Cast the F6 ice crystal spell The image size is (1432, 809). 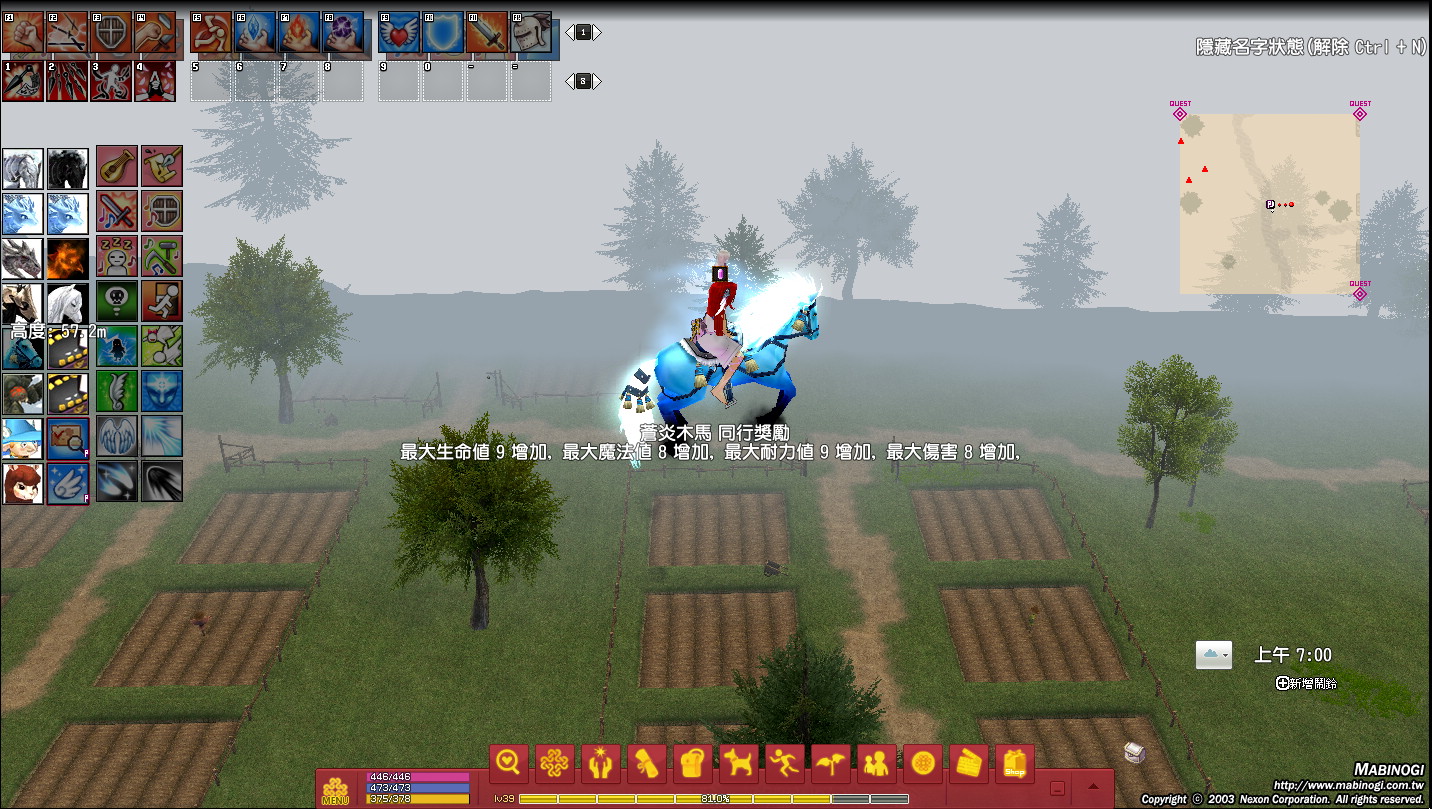[255, 33]
